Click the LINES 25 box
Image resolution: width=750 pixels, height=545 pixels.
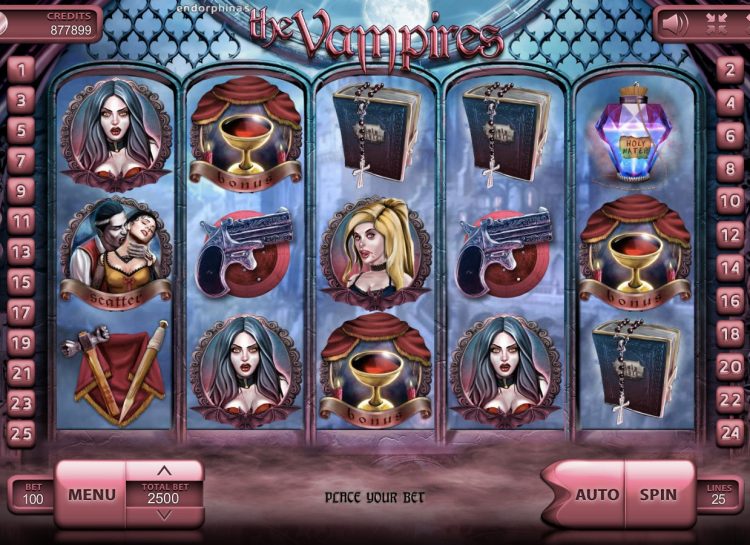point(720,494)
